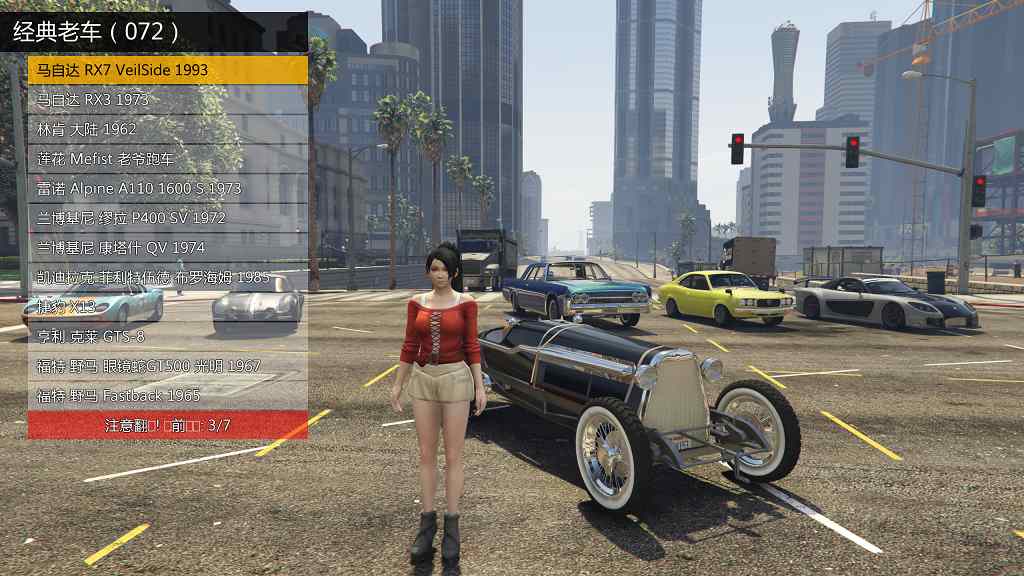Choose the 凯迪拉克 布罗海姆 1985 entry
The height and width of the screenshot is (576, 1024).
(x=167, y=277)
